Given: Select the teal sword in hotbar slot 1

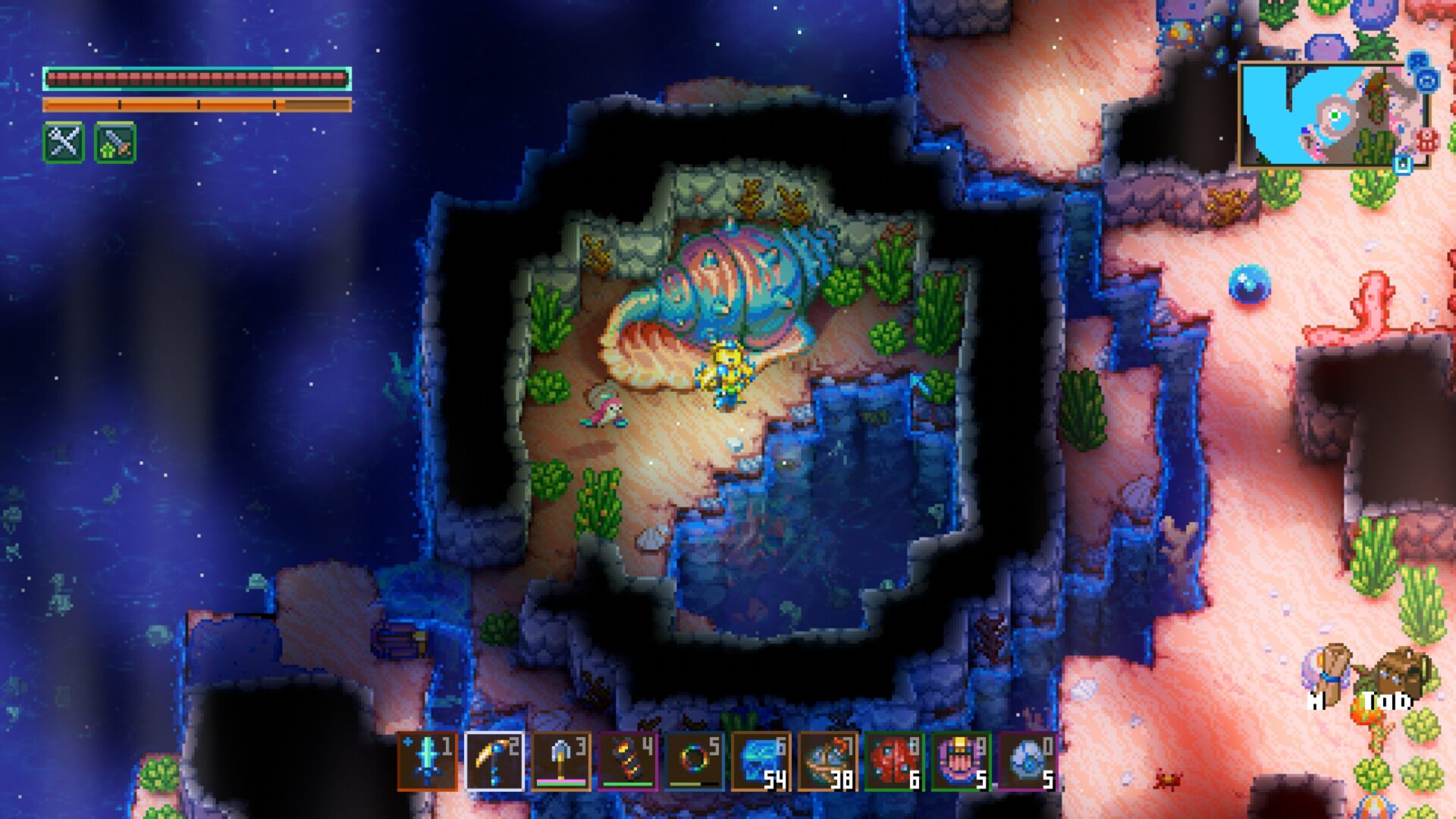Looking at the screenshot, I should [x=427, y=761].
